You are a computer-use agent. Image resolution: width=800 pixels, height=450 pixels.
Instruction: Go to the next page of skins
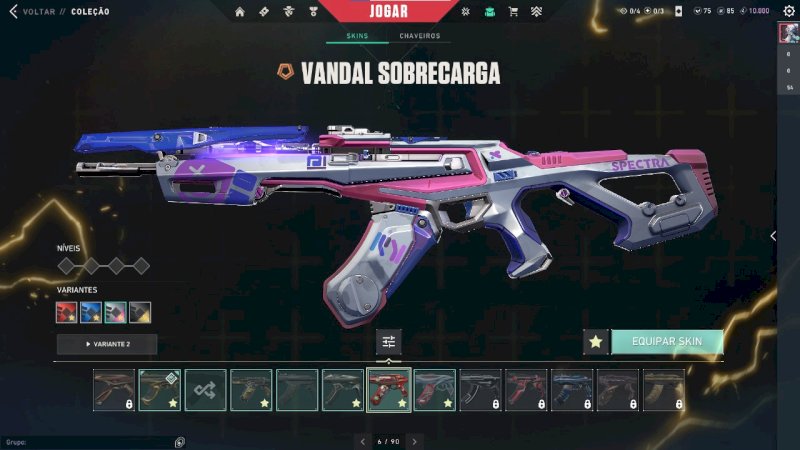coord(414,441)
